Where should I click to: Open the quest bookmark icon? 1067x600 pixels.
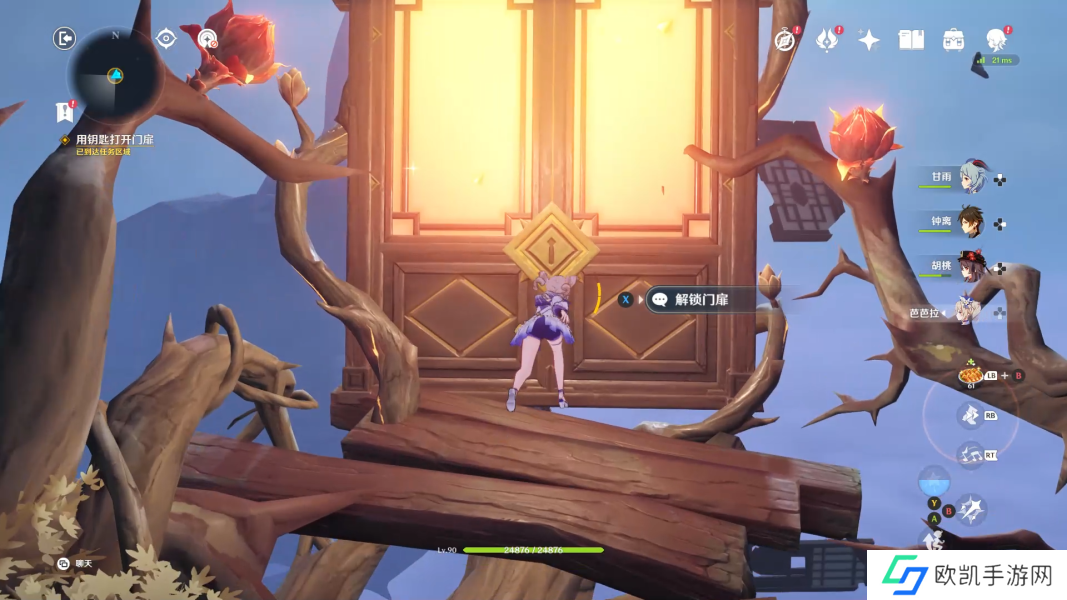66,111
